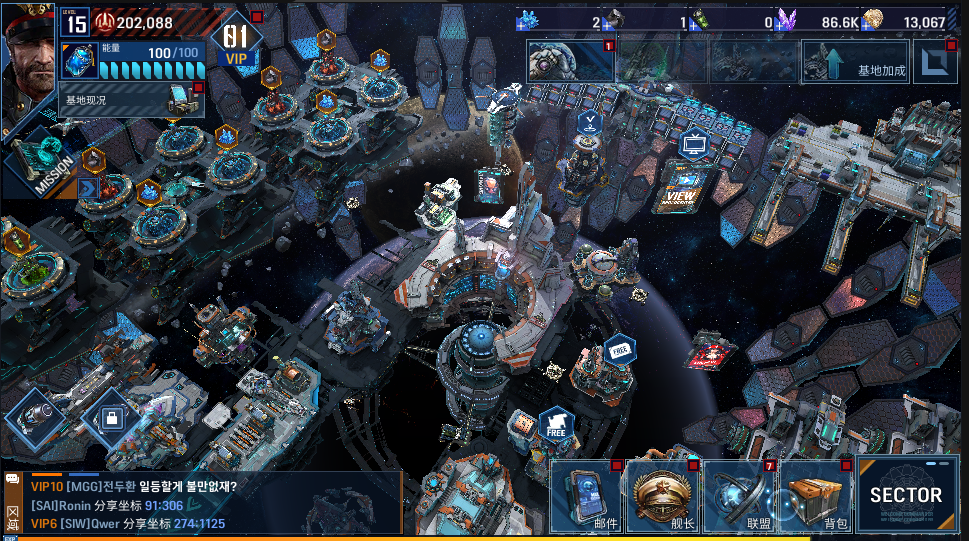The height and width of the screenshot is (541, 969).
Task: Open the robot-eye event banner with notification
Action: pos(571,62)
